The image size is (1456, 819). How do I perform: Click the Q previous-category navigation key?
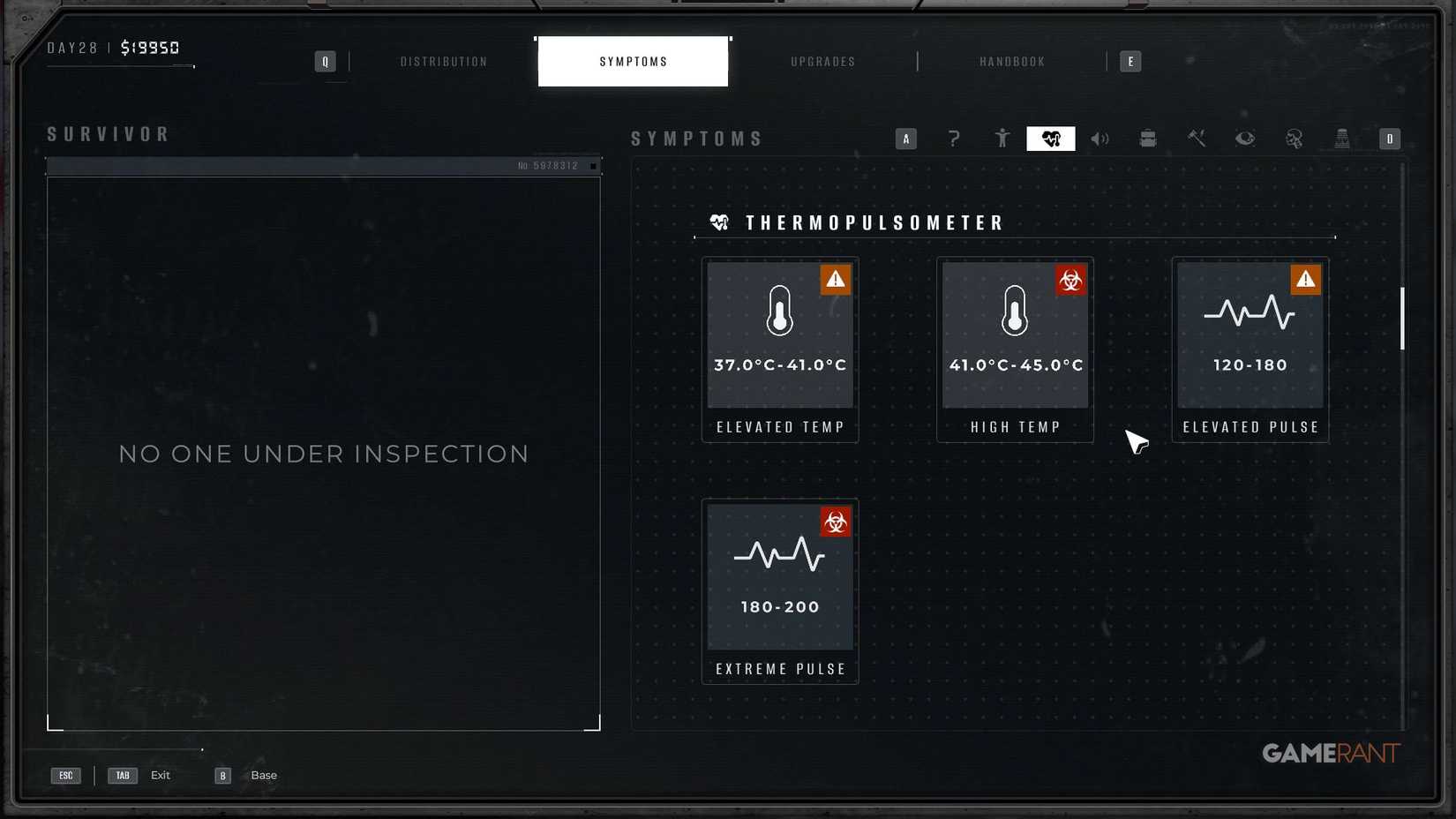click(324, 61)
